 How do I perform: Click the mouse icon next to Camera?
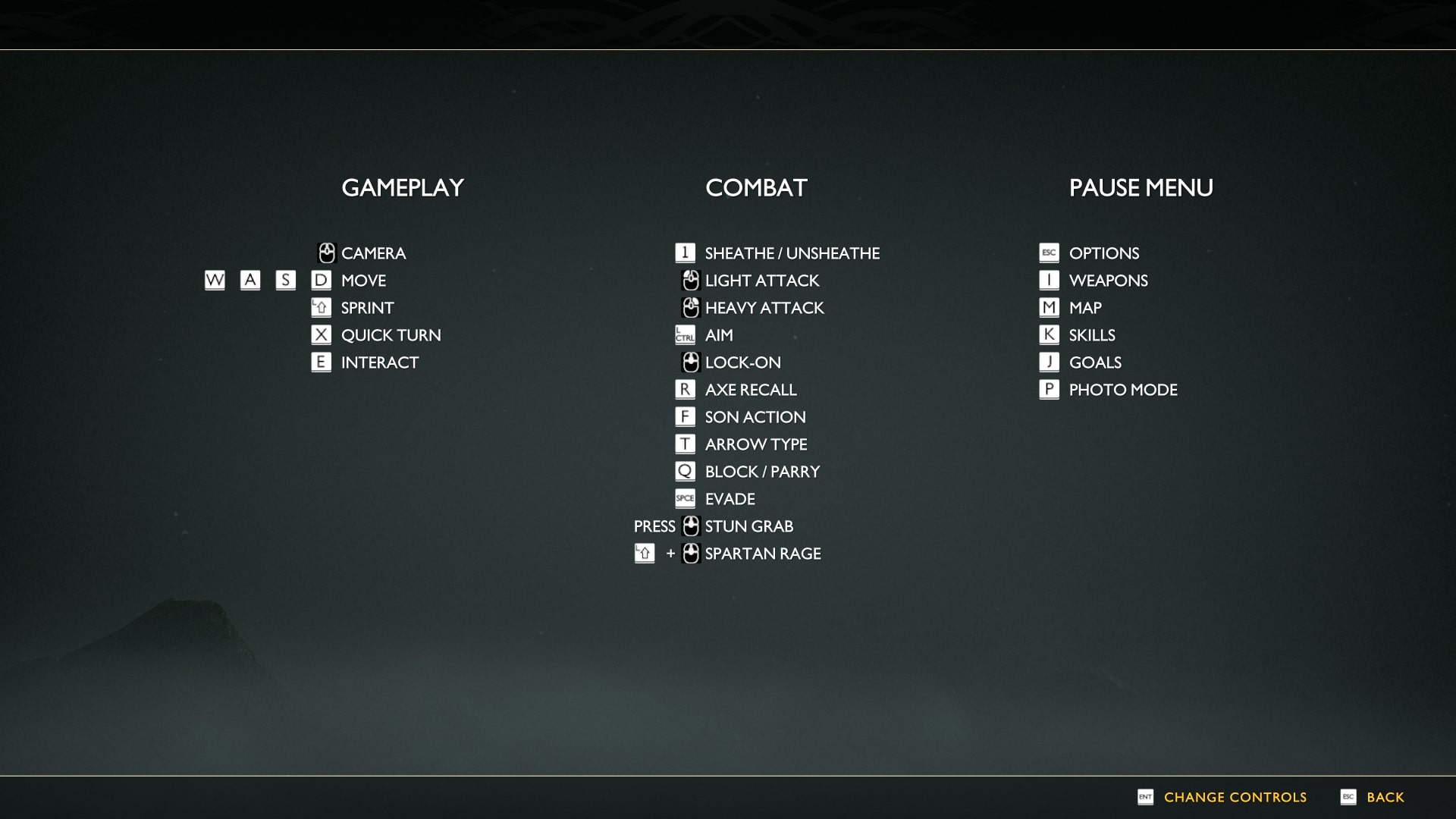[326, 253]
